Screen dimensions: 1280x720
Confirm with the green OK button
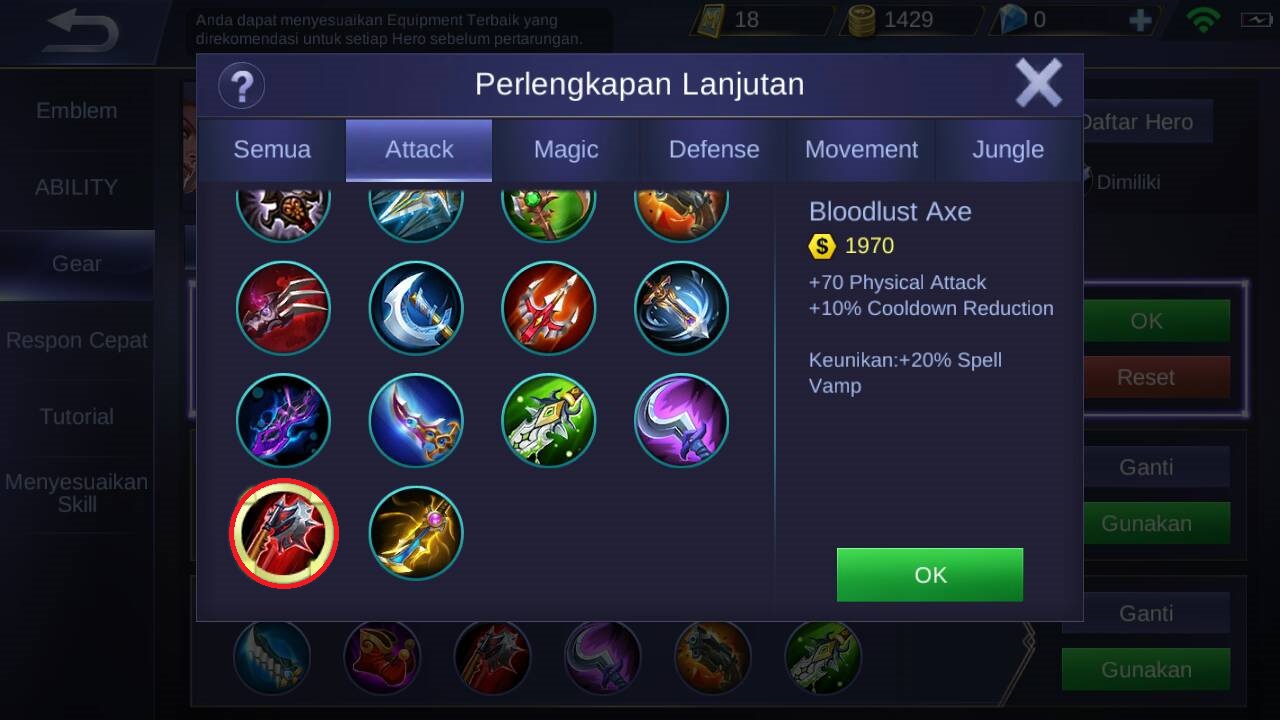pyautogui.click(x=929, y=575)
